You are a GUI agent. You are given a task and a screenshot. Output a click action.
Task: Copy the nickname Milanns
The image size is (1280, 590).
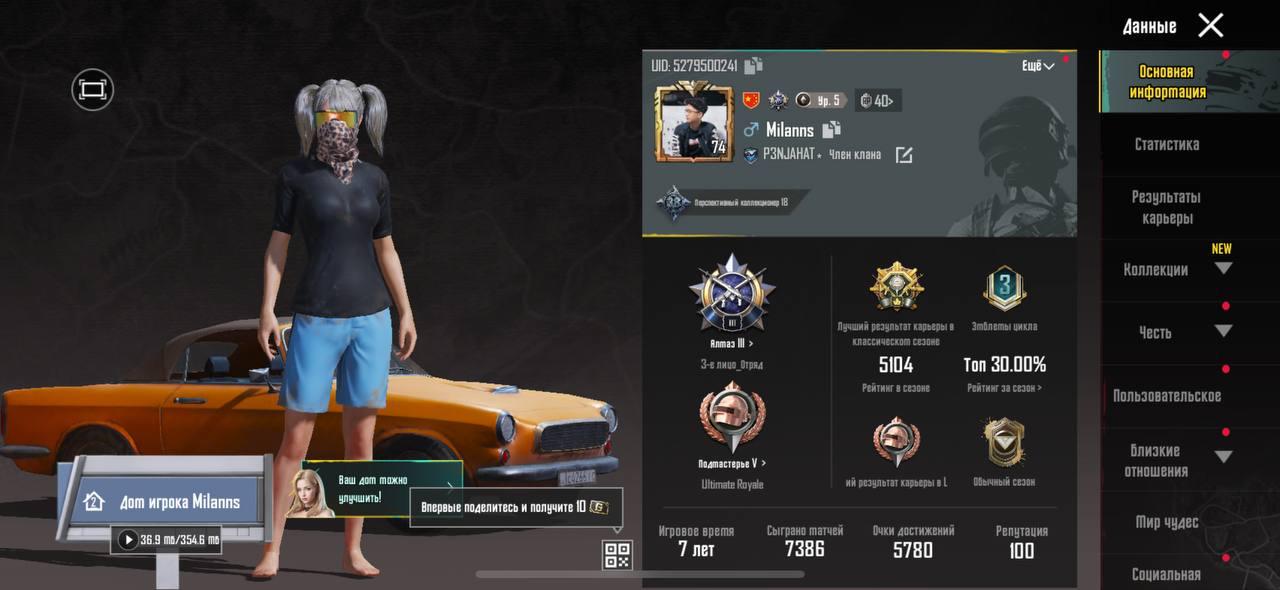click(831, 130)
